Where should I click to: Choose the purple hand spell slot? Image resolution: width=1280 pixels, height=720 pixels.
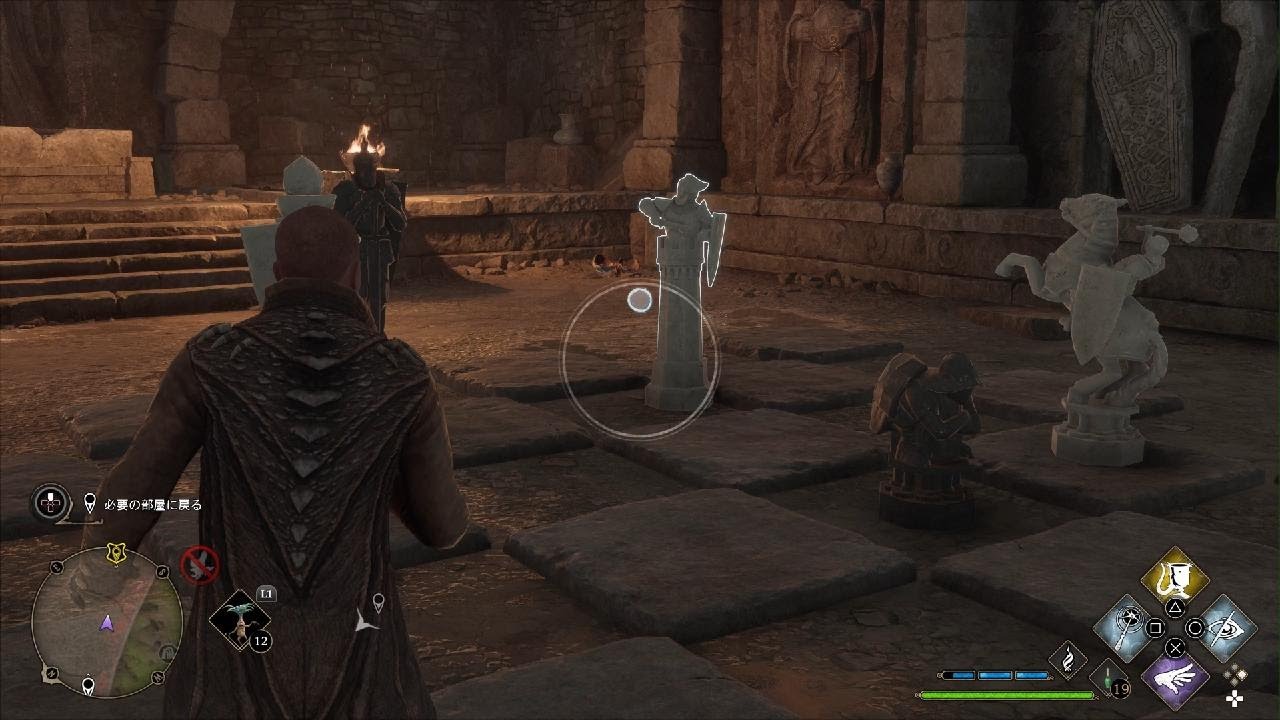coord(1175,675)
